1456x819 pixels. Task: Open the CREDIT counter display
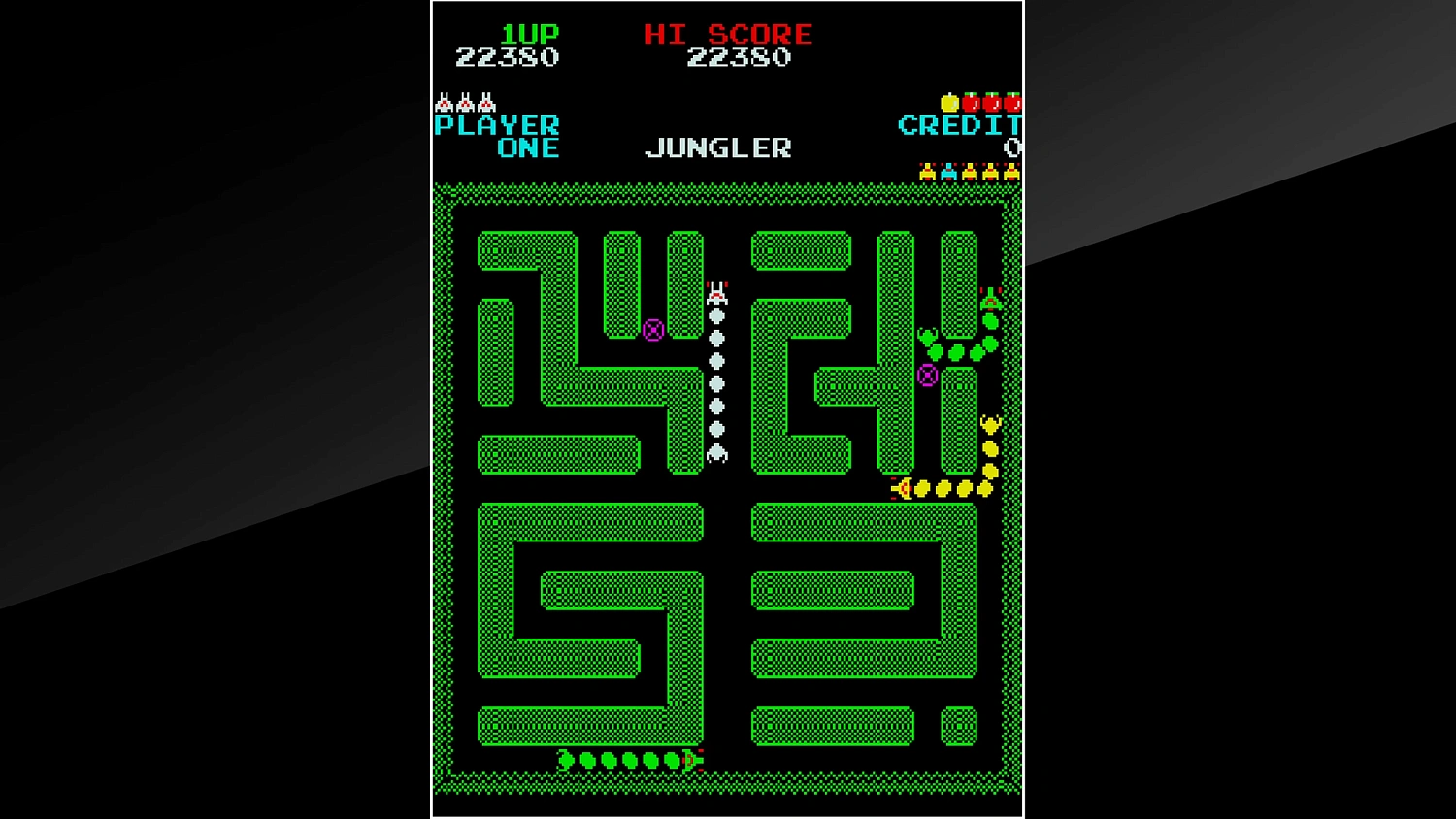point(959,125)
